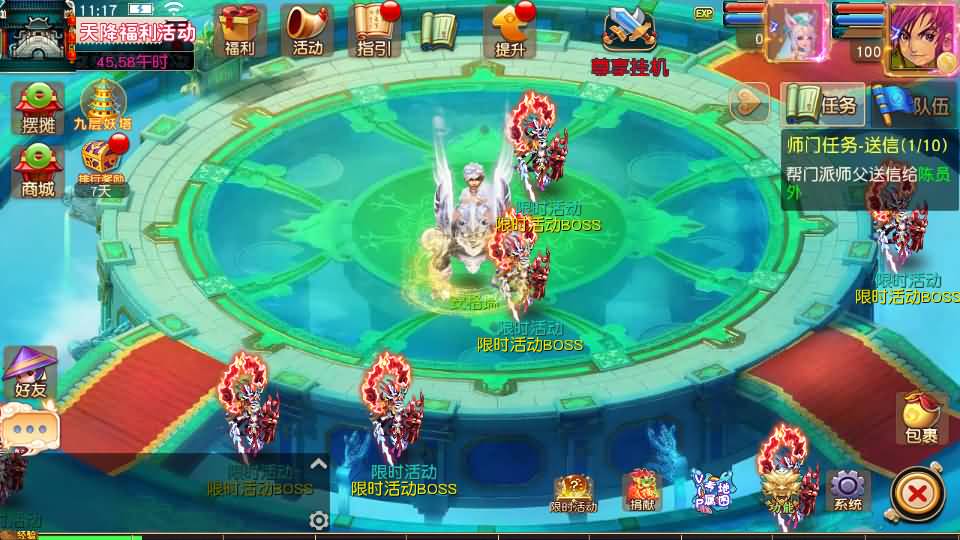Open the 指引 guide book
Viewport: 960px width, 540px height.
(x=373, y=29)
